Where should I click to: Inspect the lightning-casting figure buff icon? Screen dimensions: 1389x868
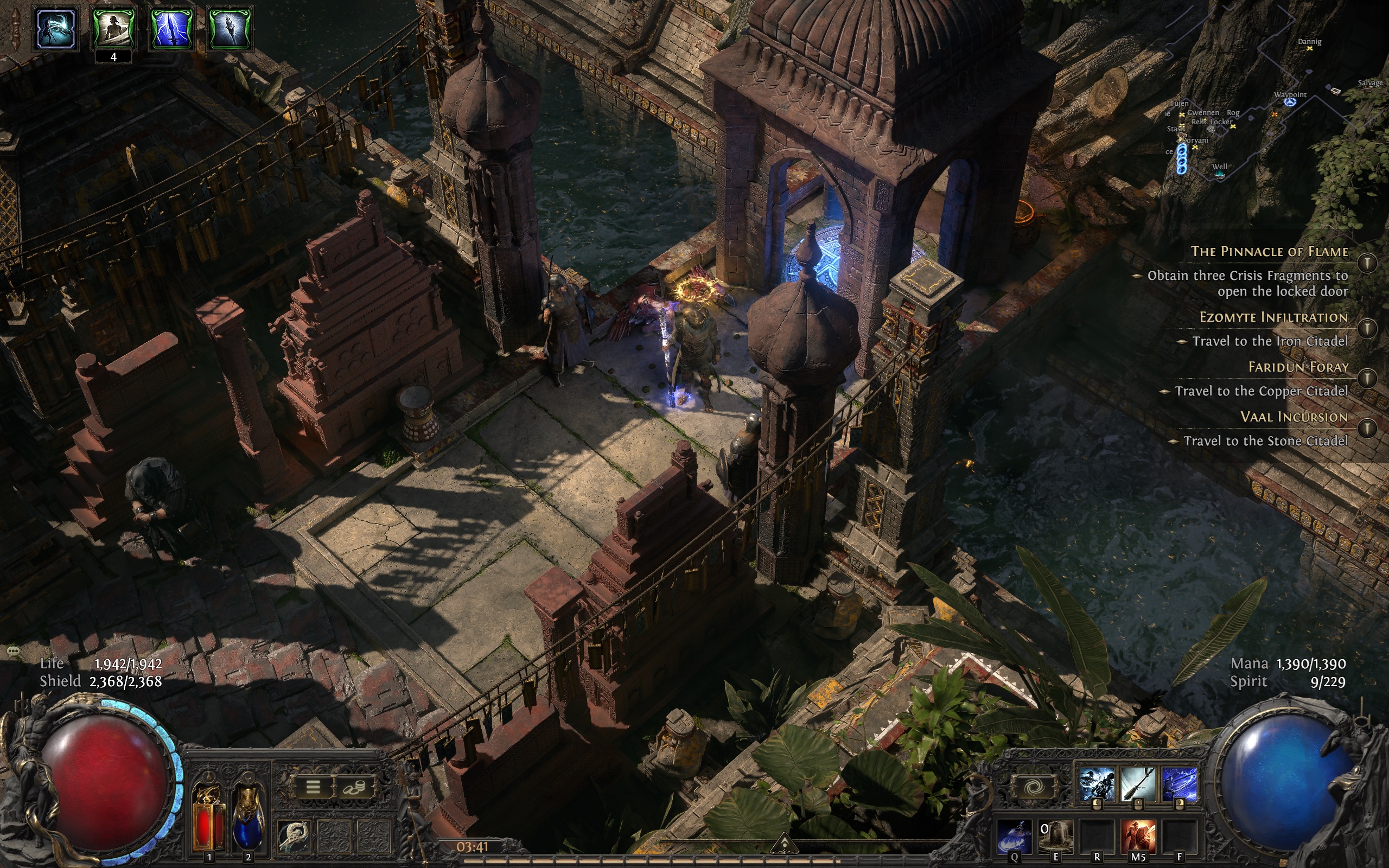click(56, 28)
